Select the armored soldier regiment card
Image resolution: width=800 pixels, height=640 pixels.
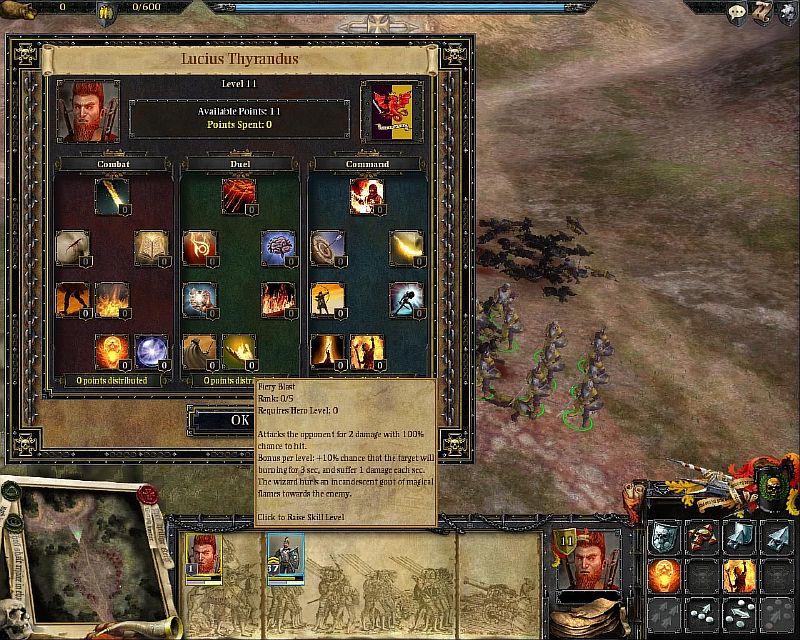(285, 558)
